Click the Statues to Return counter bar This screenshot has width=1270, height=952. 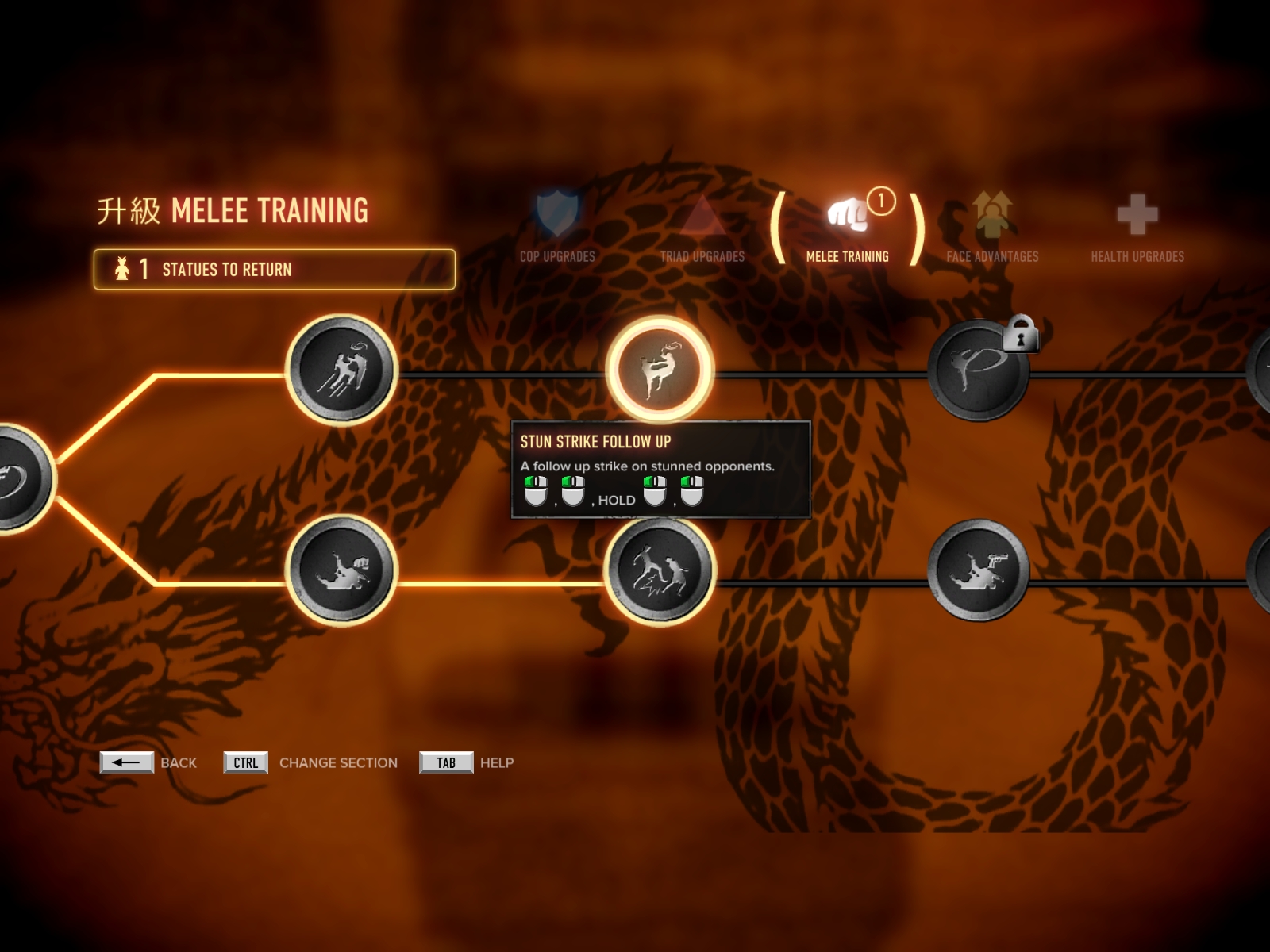(x=274, y=270)
